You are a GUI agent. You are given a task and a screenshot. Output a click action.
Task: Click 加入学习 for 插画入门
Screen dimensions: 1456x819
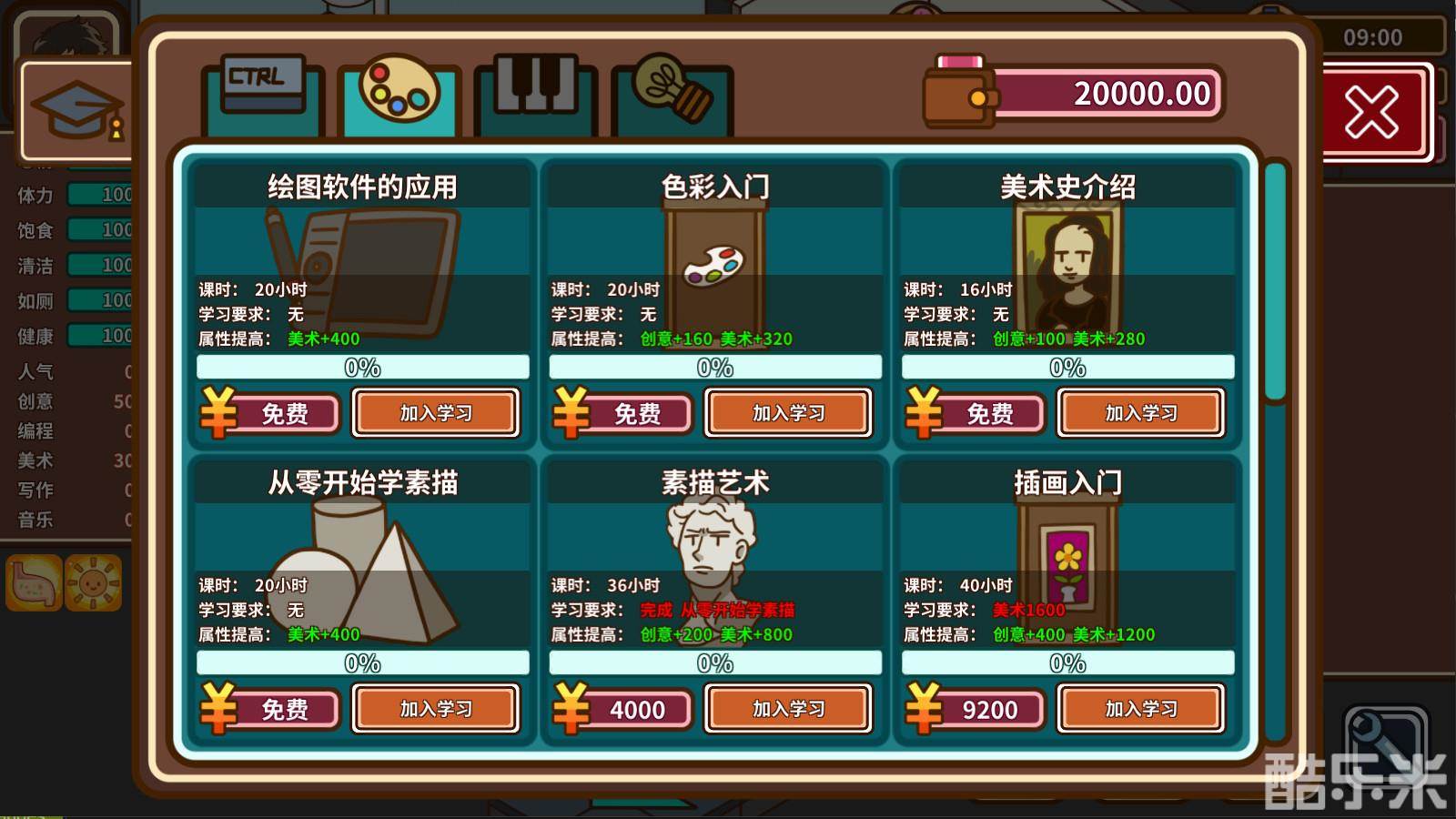1141,709
